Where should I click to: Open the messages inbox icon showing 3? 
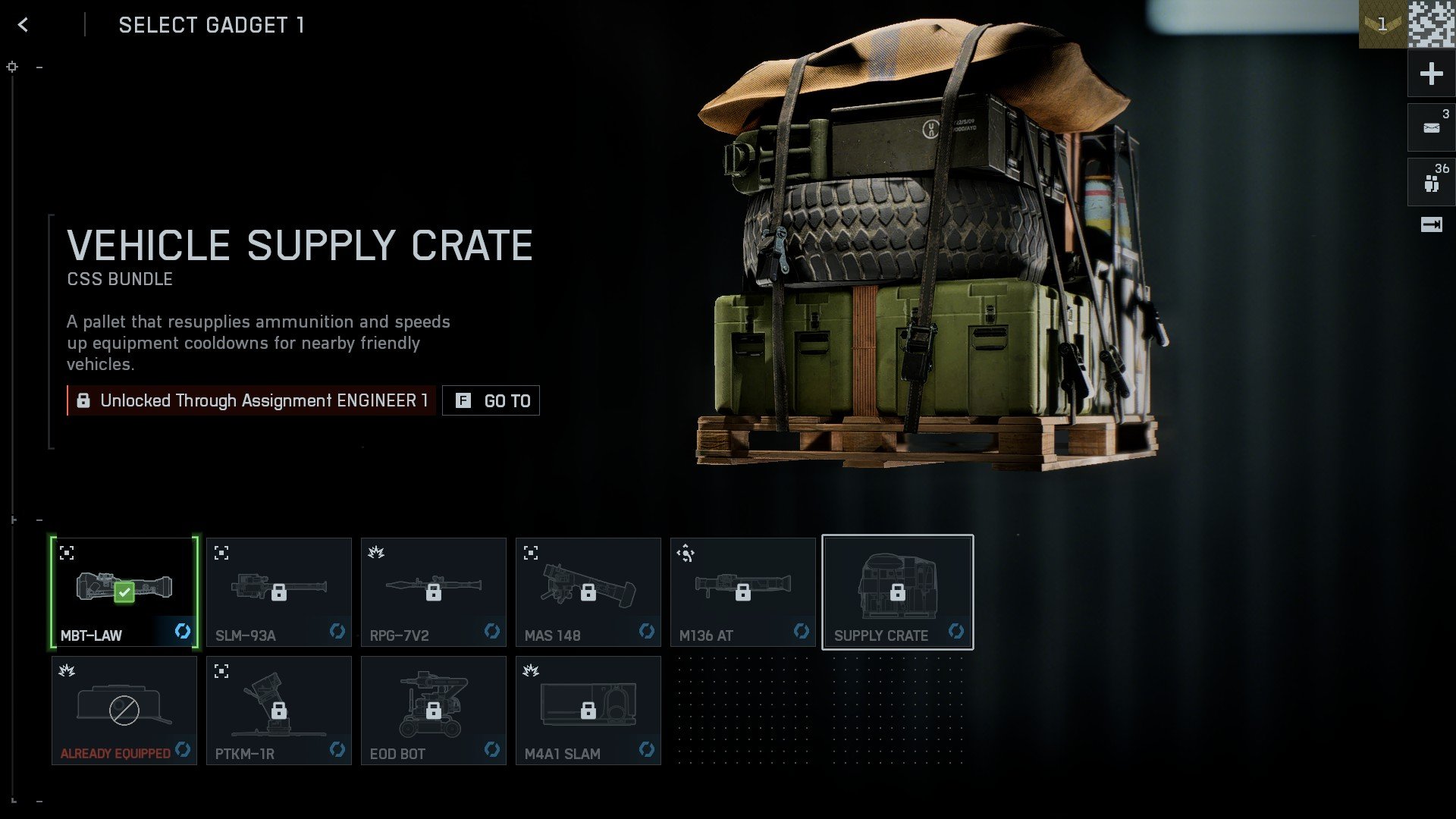(x=1430, y=127)
